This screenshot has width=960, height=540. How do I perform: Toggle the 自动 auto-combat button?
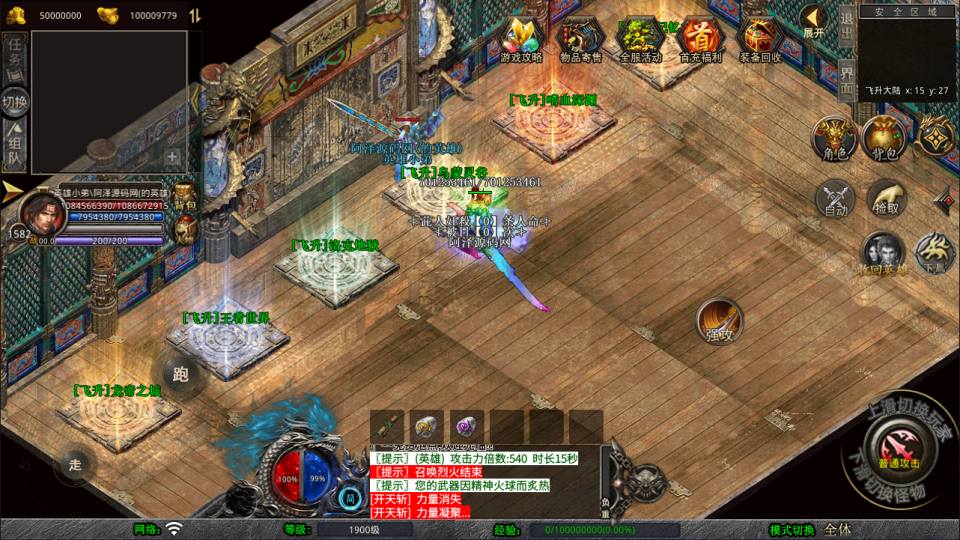coord(834,197)
